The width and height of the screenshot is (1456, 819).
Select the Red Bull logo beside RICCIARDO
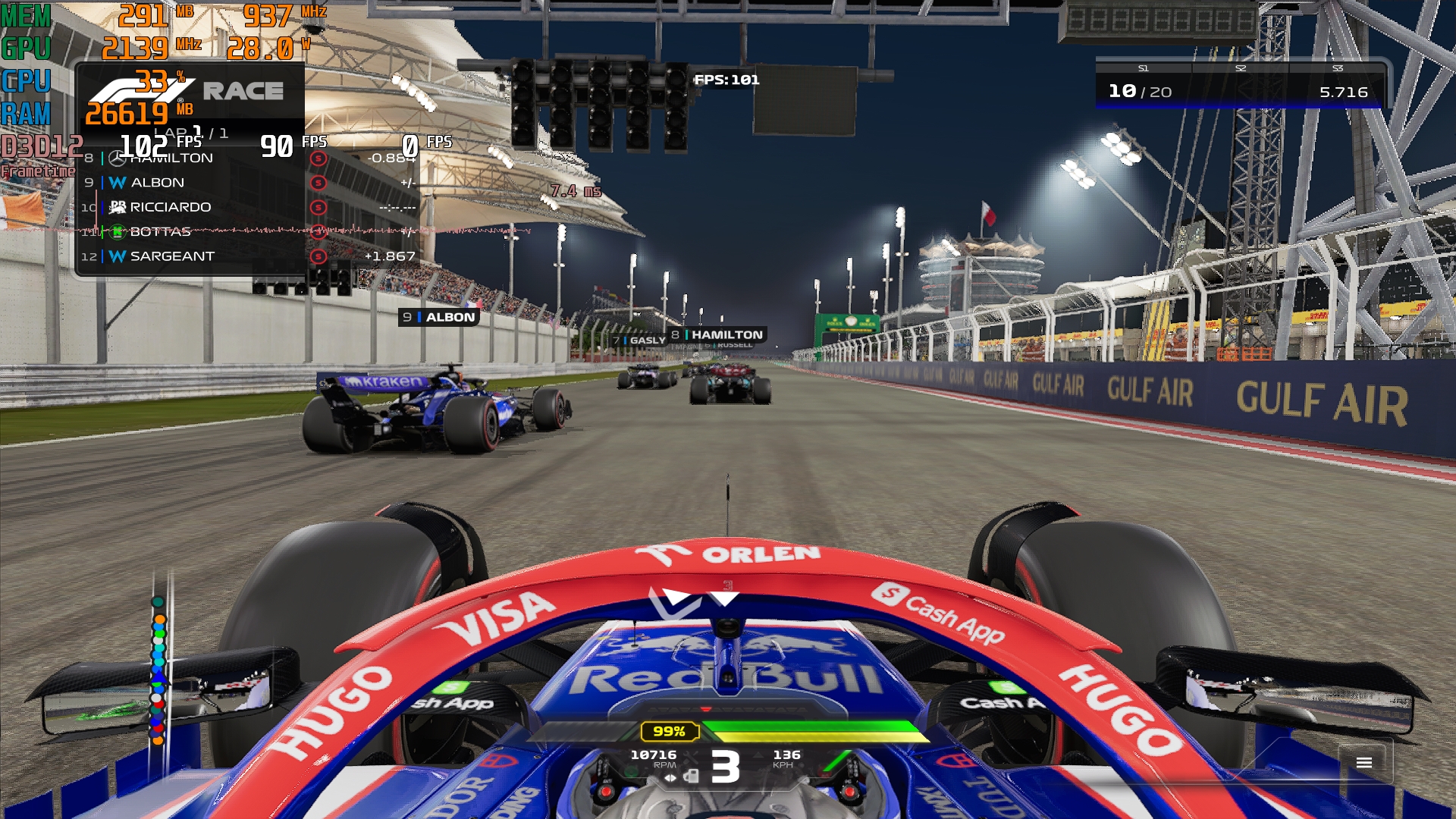tap(116, 206)
